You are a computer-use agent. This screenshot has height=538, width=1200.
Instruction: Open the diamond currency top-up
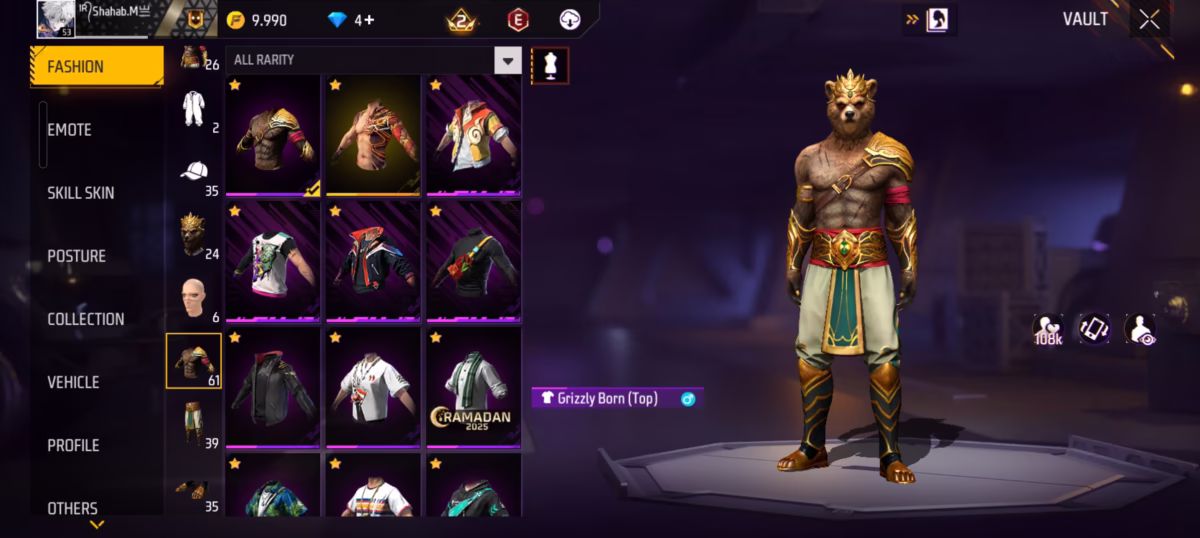click(x=337, y=20)
